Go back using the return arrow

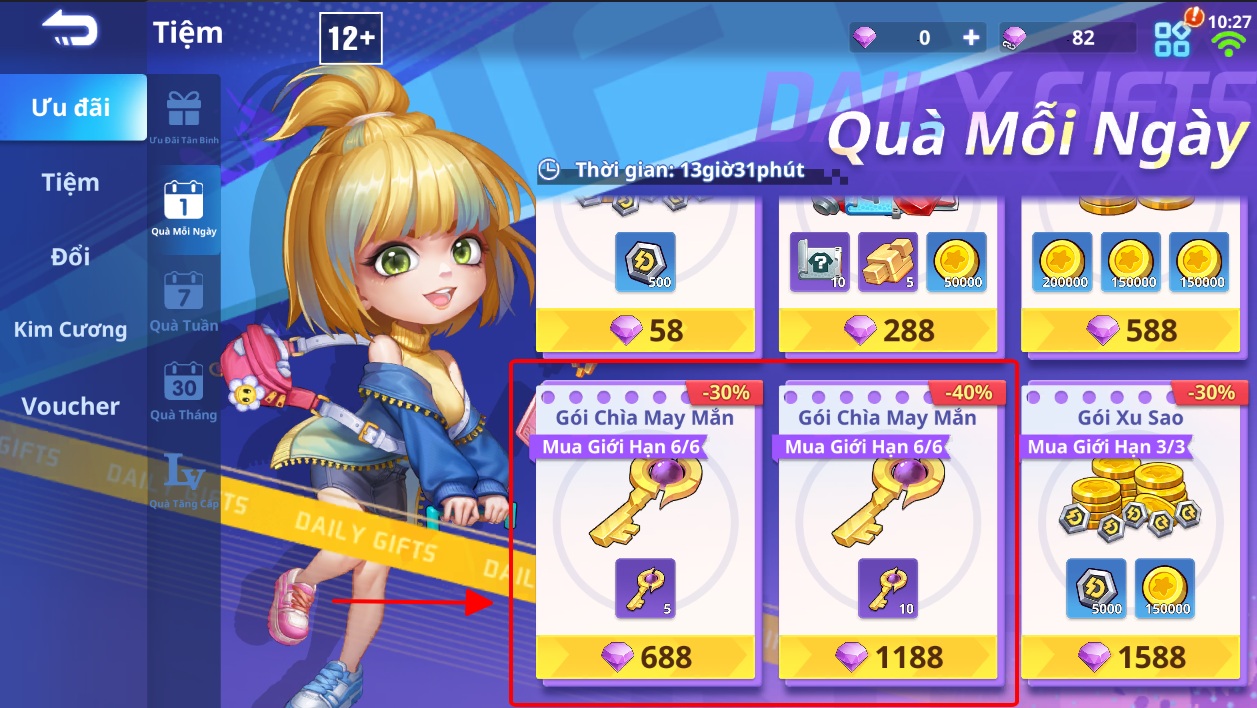point(69,29)
